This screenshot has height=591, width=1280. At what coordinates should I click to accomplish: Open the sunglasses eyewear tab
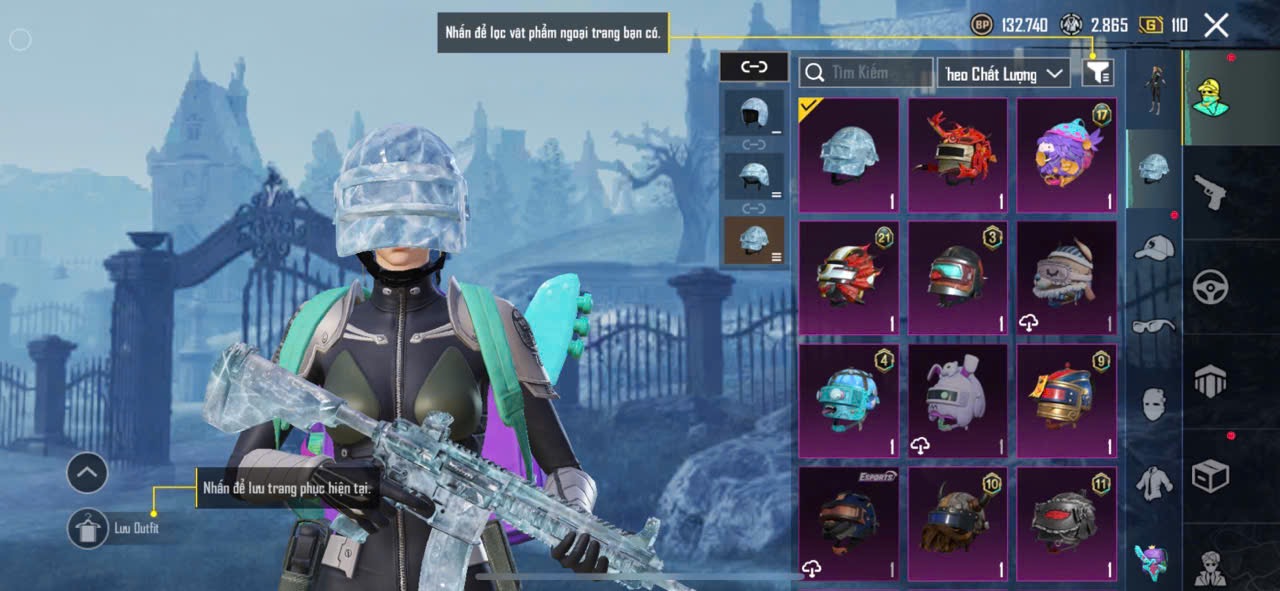pos(1154,325)
